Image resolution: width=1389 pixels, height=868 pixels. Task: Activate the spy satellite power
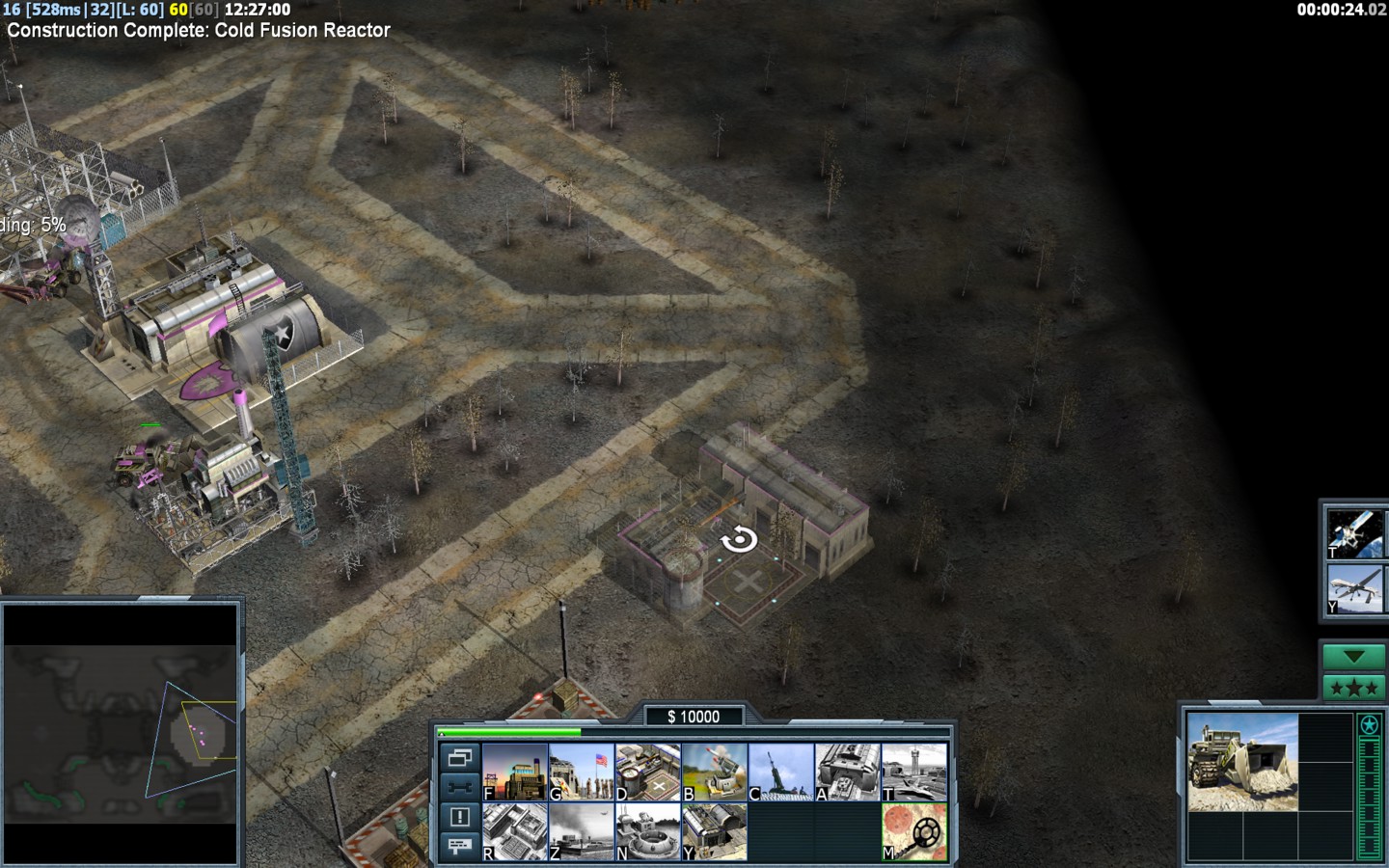[1354, 532]
